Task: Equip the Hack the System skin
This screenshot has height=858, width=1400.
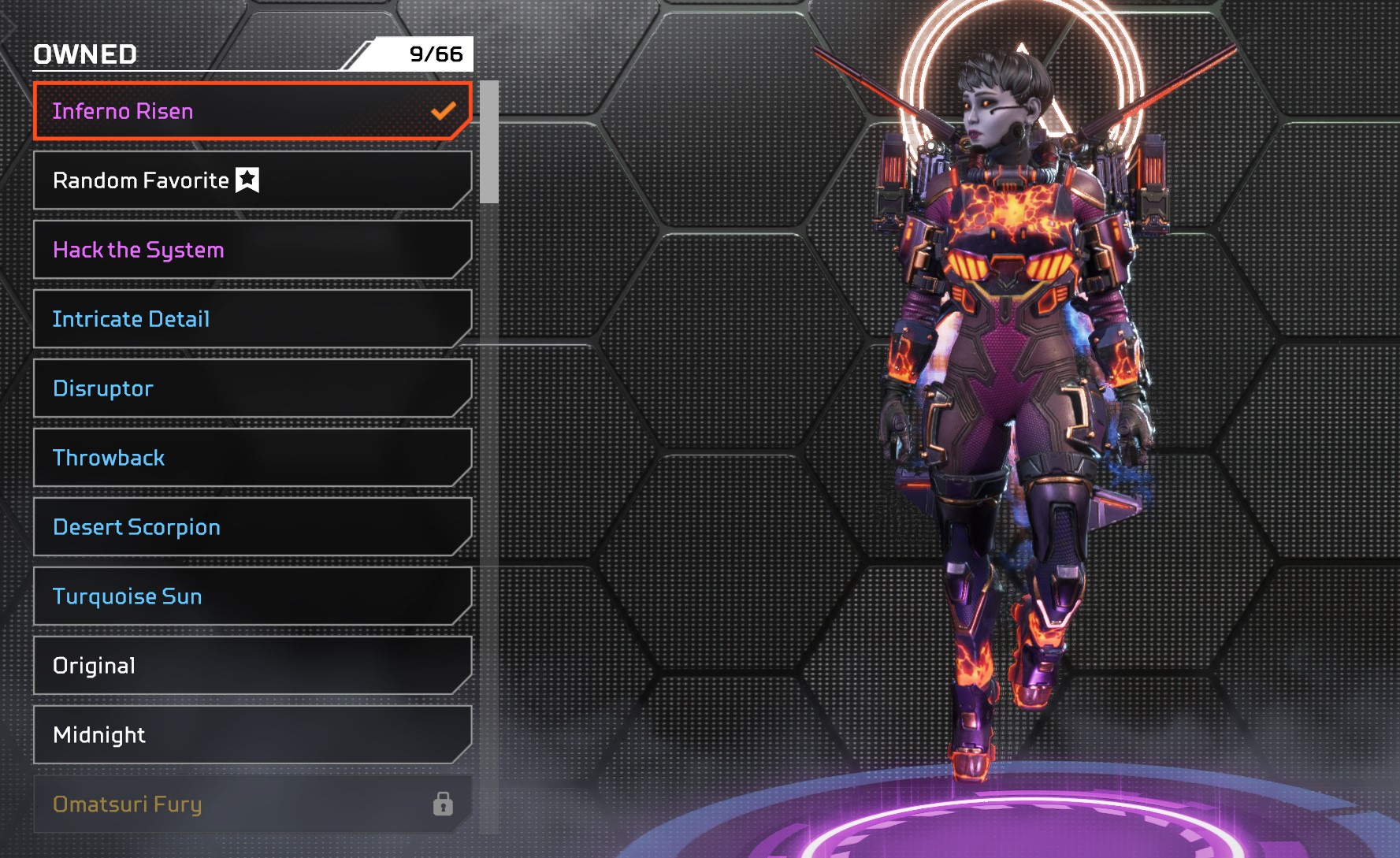Action: [252, 250]
